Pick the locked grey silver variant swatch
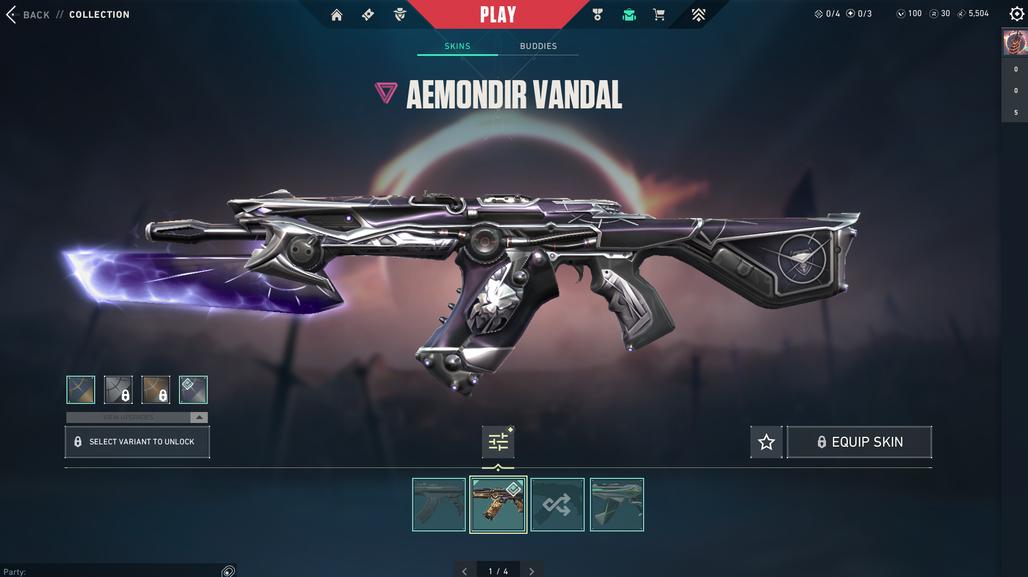 [x=118, y=389]
